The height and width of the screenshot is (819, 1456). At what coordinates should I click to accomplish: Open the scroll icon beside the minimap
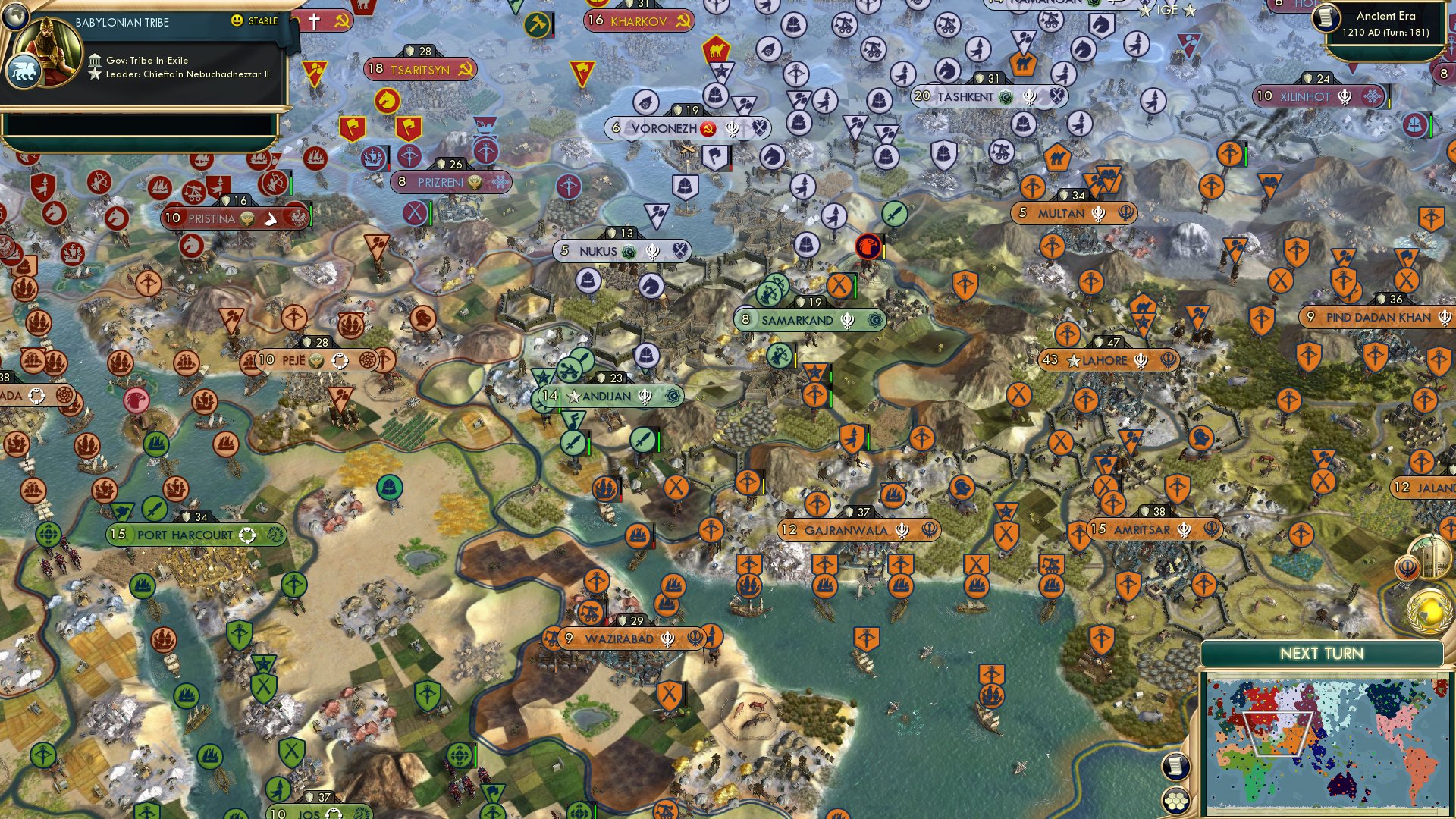[1175, 767]
